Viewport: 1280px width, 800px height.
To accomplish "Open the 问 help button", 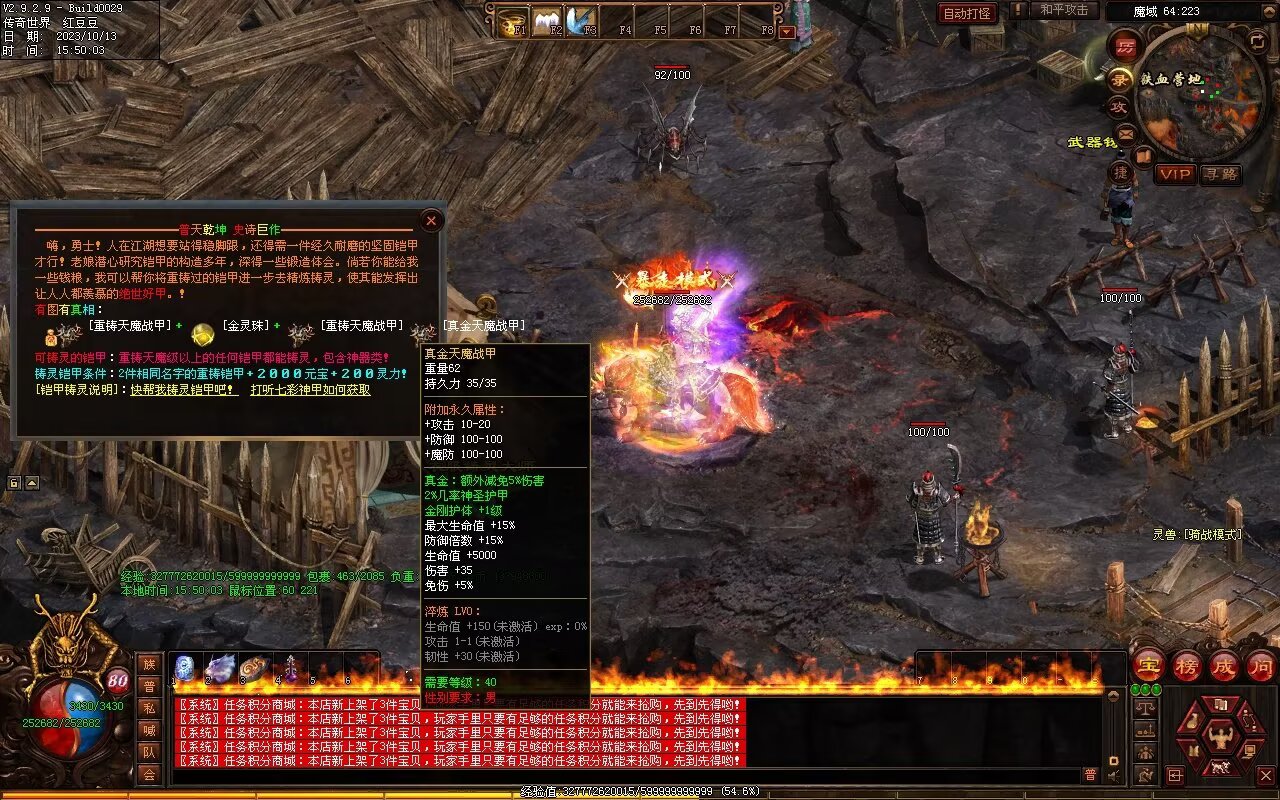I will point(1261,665).
